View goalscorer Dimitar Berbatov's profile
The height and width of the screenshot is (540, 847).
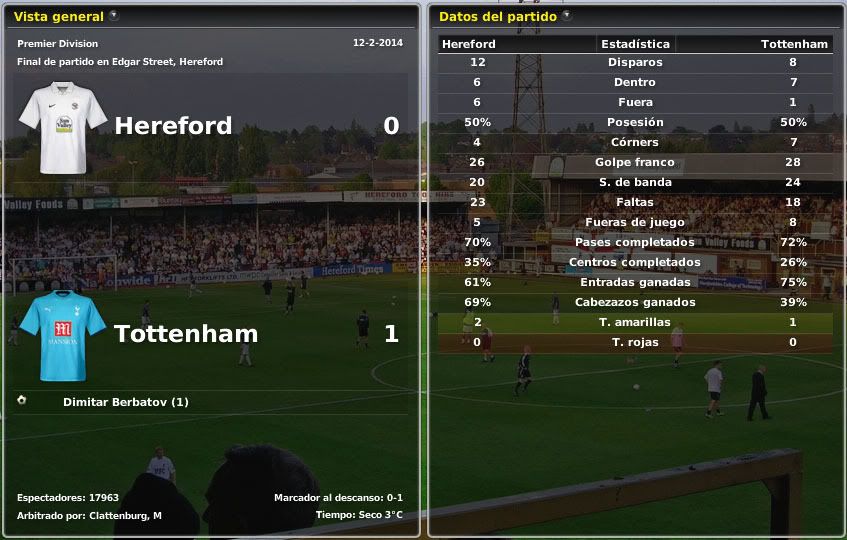click(x=125, y=402)
